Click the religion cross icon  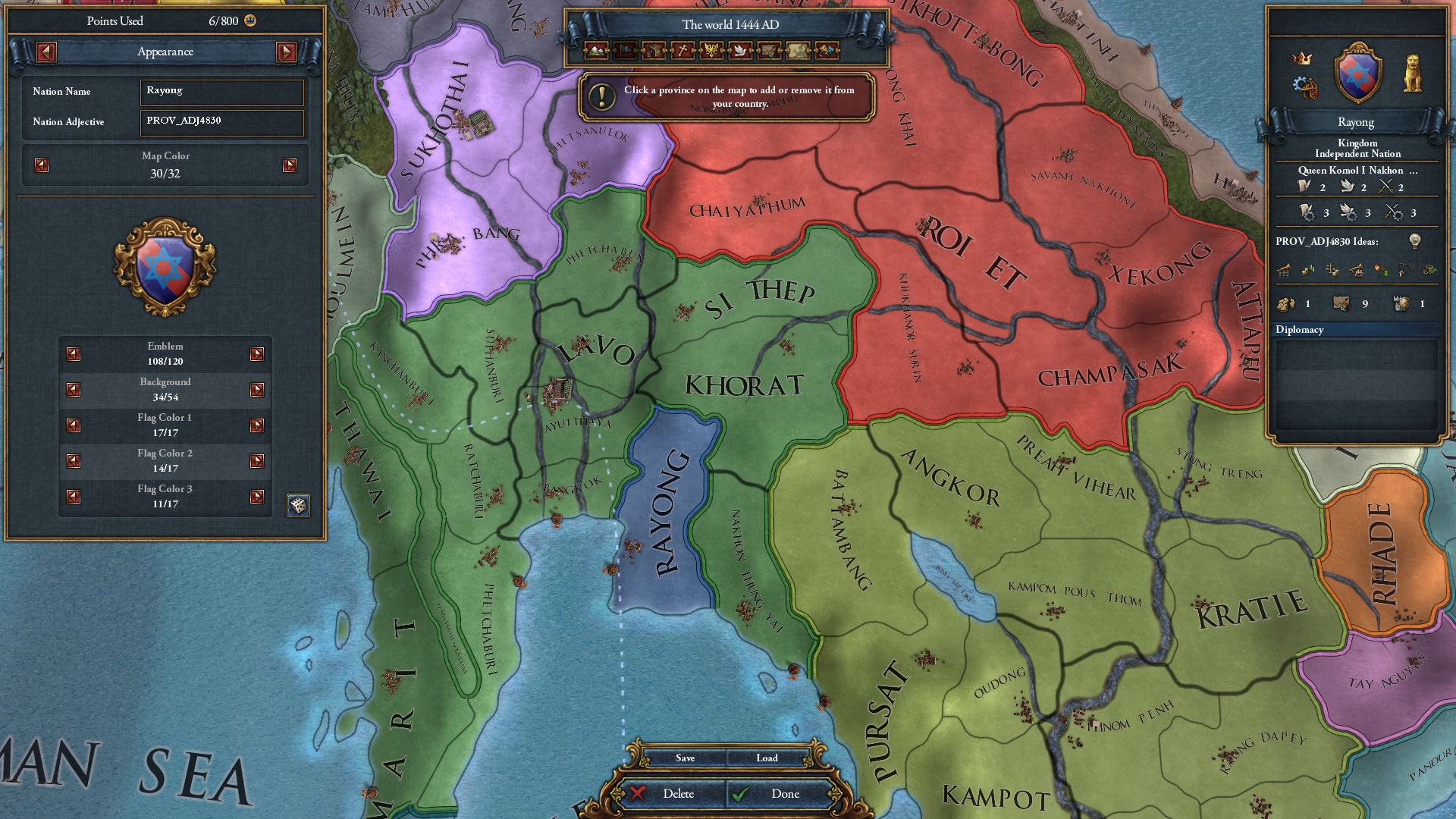click(x=682, y=51)
